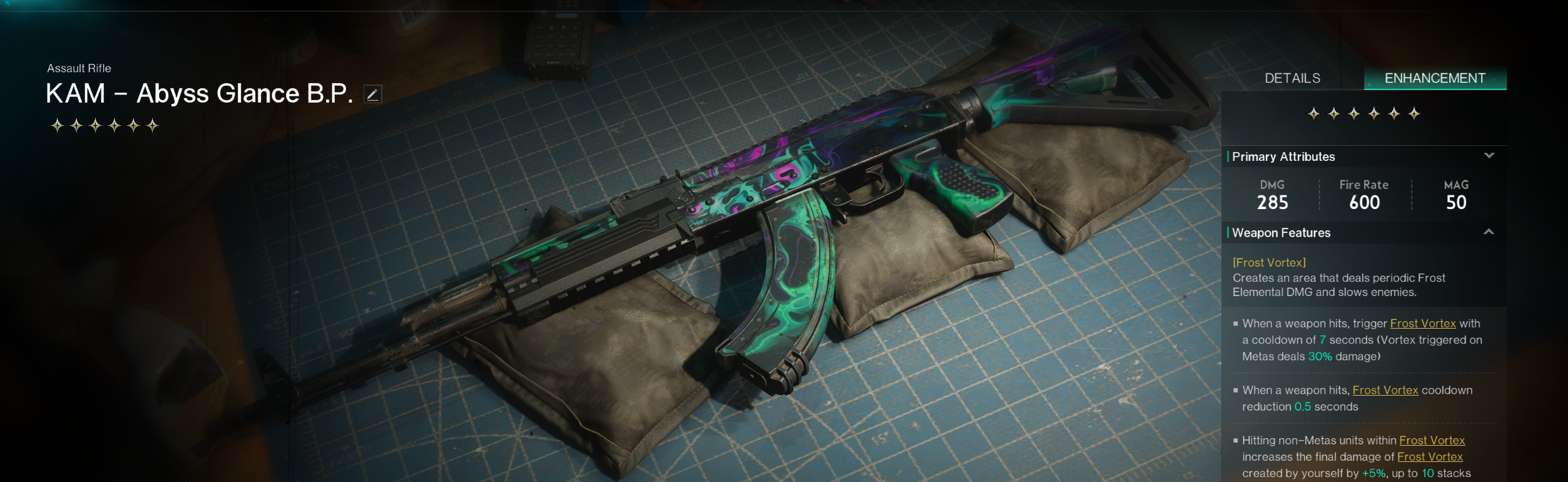Image resolution: width=1568 pixels, height=482 pixels.
Task: Switch to the Details tab
Action: point(1292,78)
